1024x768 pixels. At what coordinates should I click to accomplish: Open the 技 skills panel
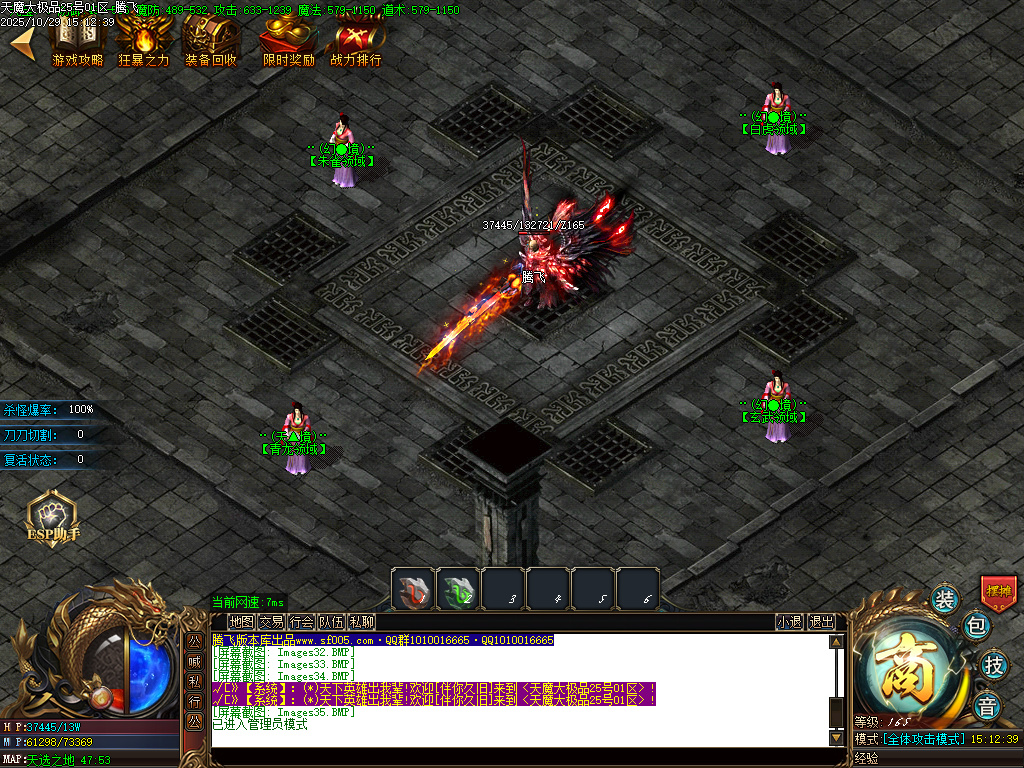pyautogui.click(x=993, y=664)
